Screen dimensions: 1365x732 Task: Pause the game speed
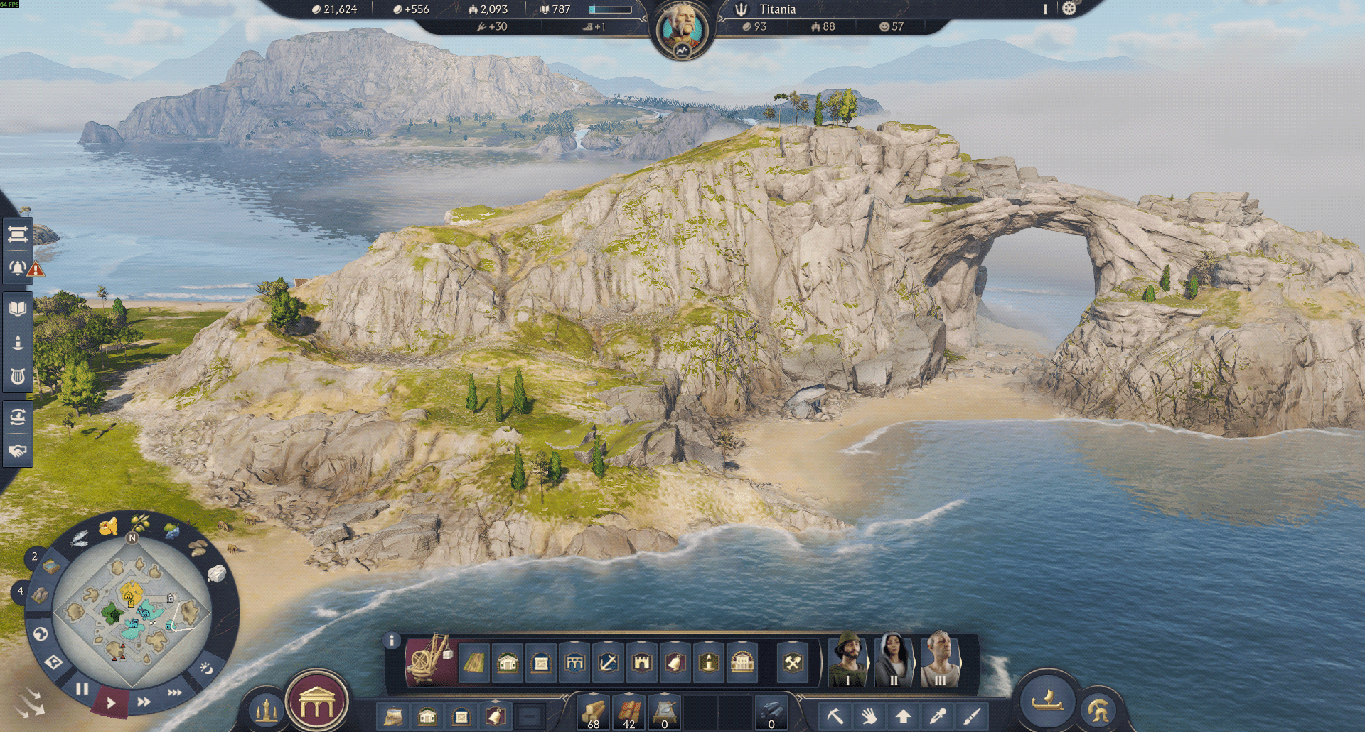[82, 689]
